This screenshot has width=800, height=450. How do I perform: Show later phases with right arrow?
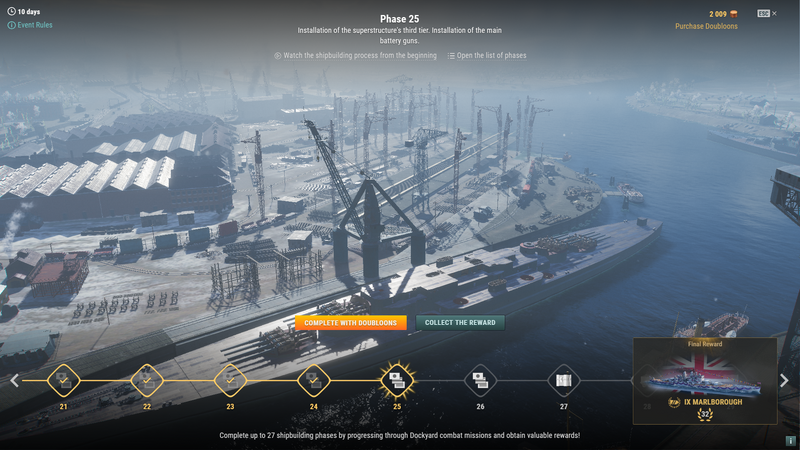[784, 380]
